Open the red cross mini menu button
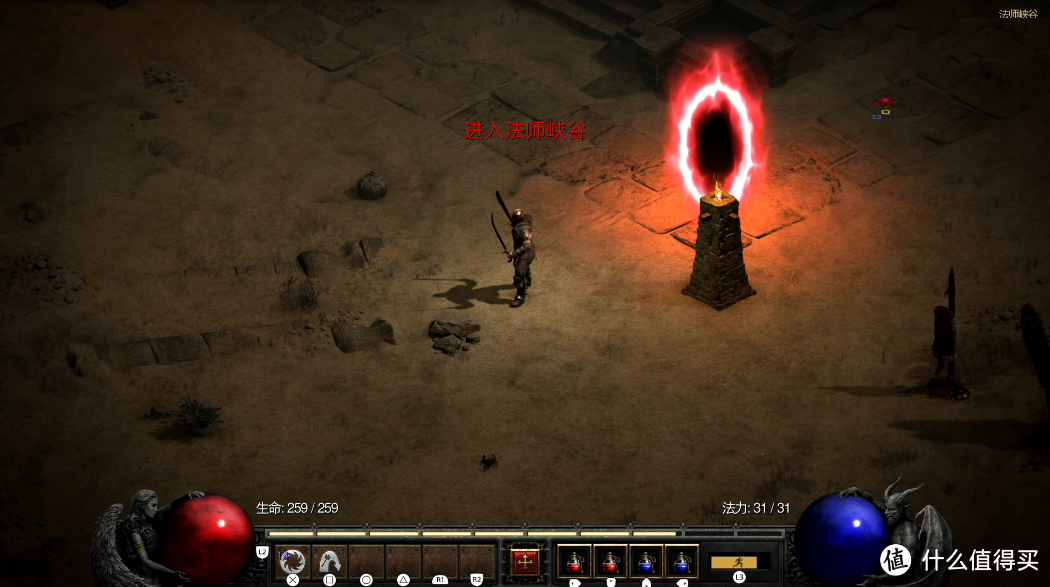 click(524, 562)
